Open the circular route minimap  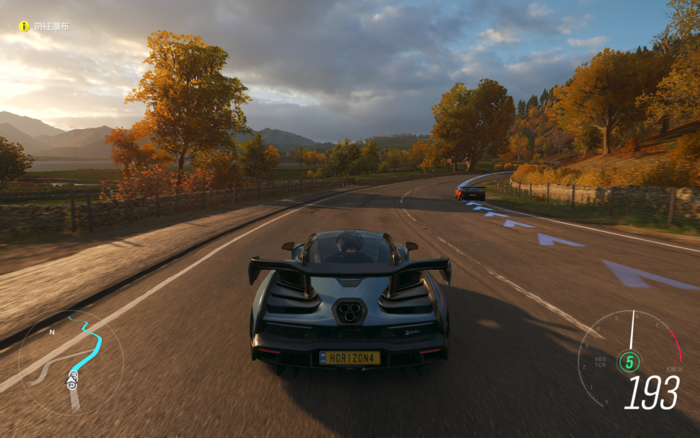(71, 362)
